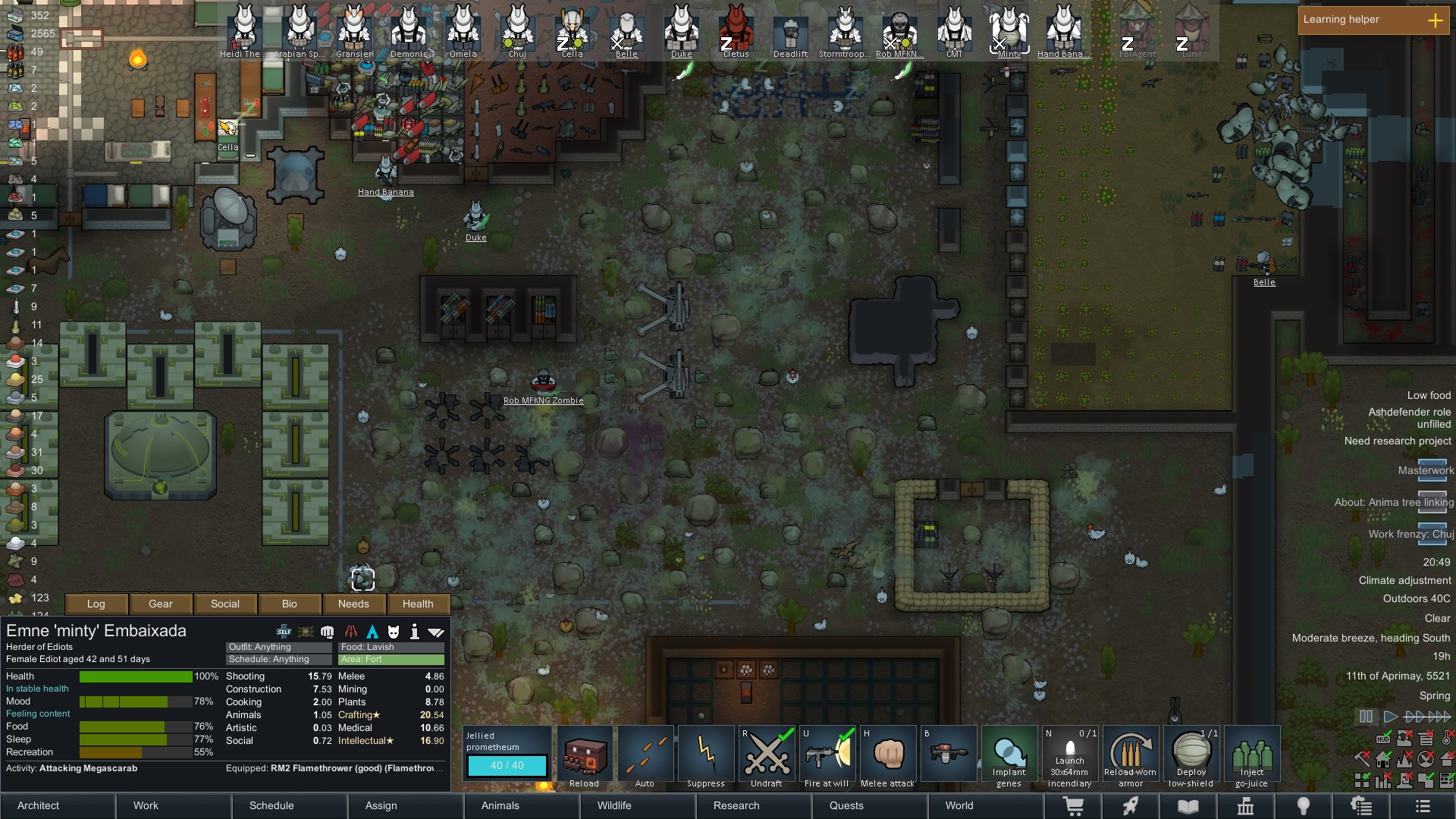Open the Quests menu
Image resolution: width=1456 pixels, height=819 pixels.
[846, 805]
